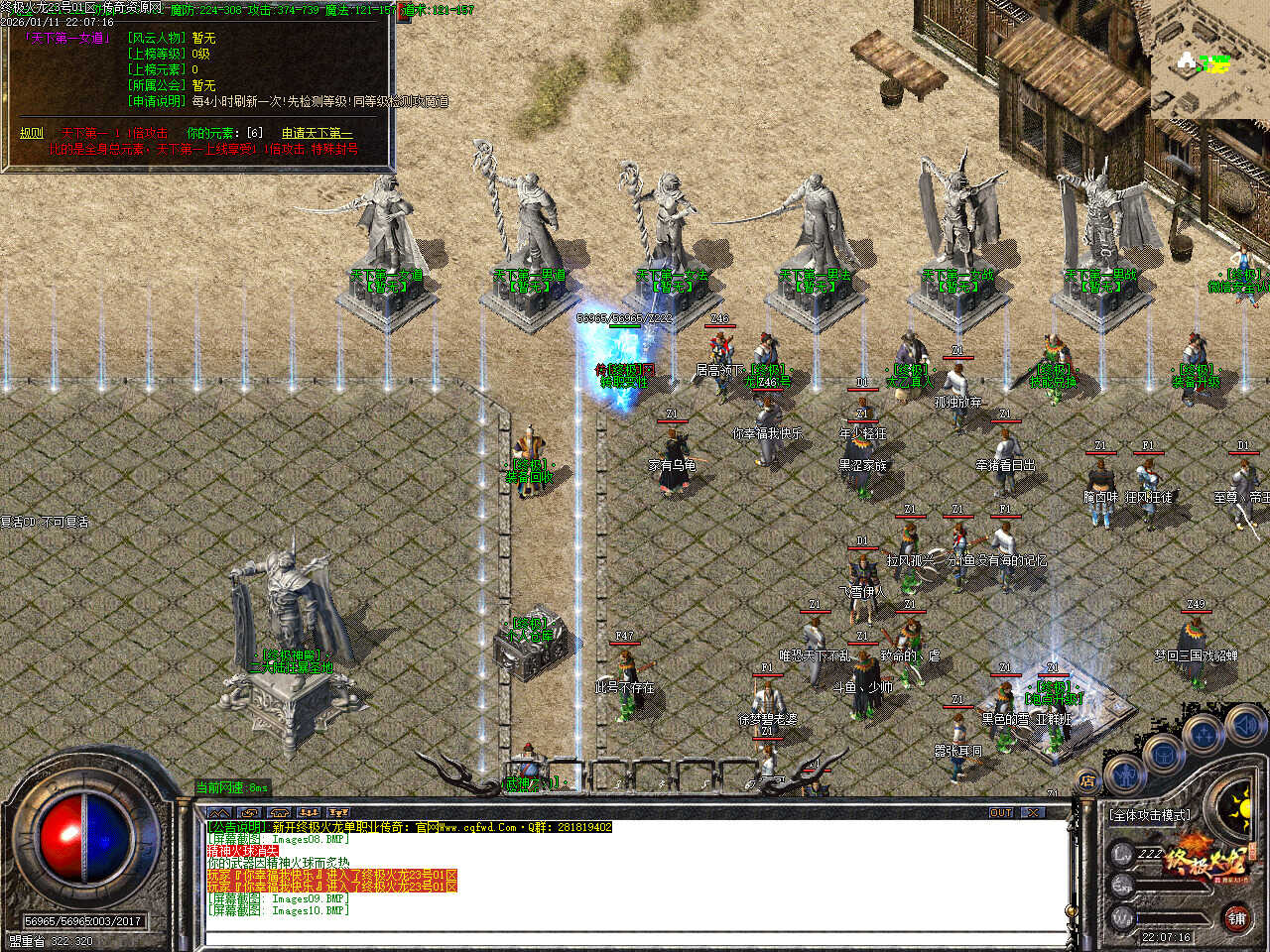This screenshot has height=952, width=1270.
Task: Open the skills round button with stars
Action: tap(1204, 735)
